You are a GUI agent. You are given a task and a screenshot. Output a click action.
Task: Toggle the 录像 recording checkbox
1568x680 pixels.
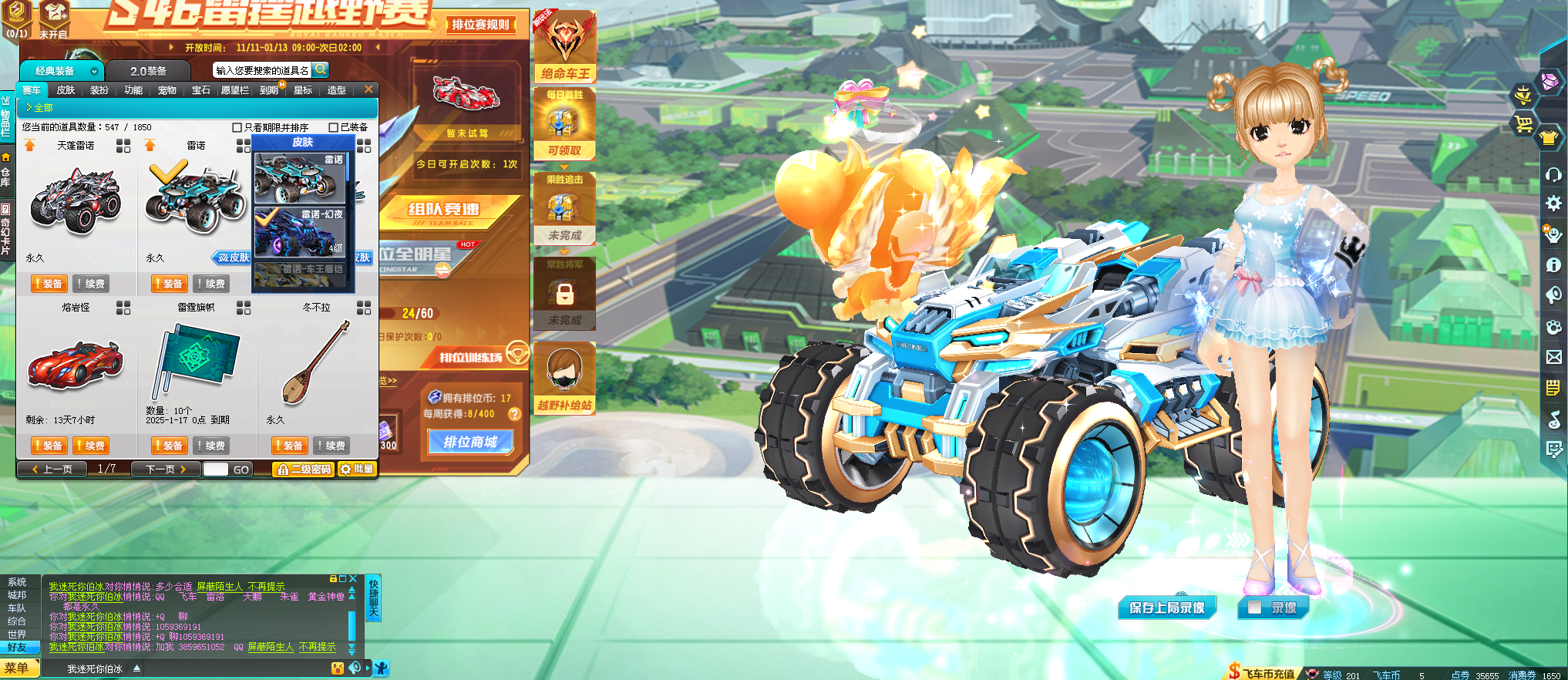[x=1254, y=608]
